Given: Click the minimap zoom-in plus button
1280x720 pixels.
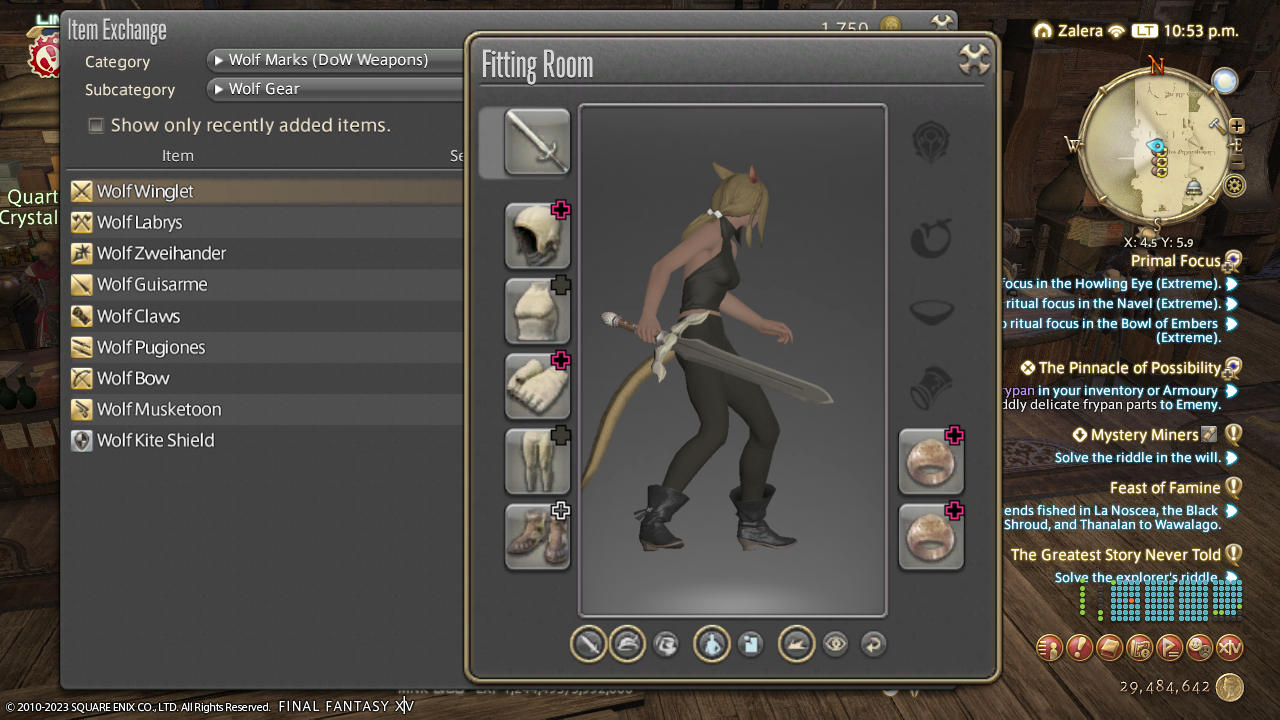Looking at the screenshot, I should point(1237,126).
